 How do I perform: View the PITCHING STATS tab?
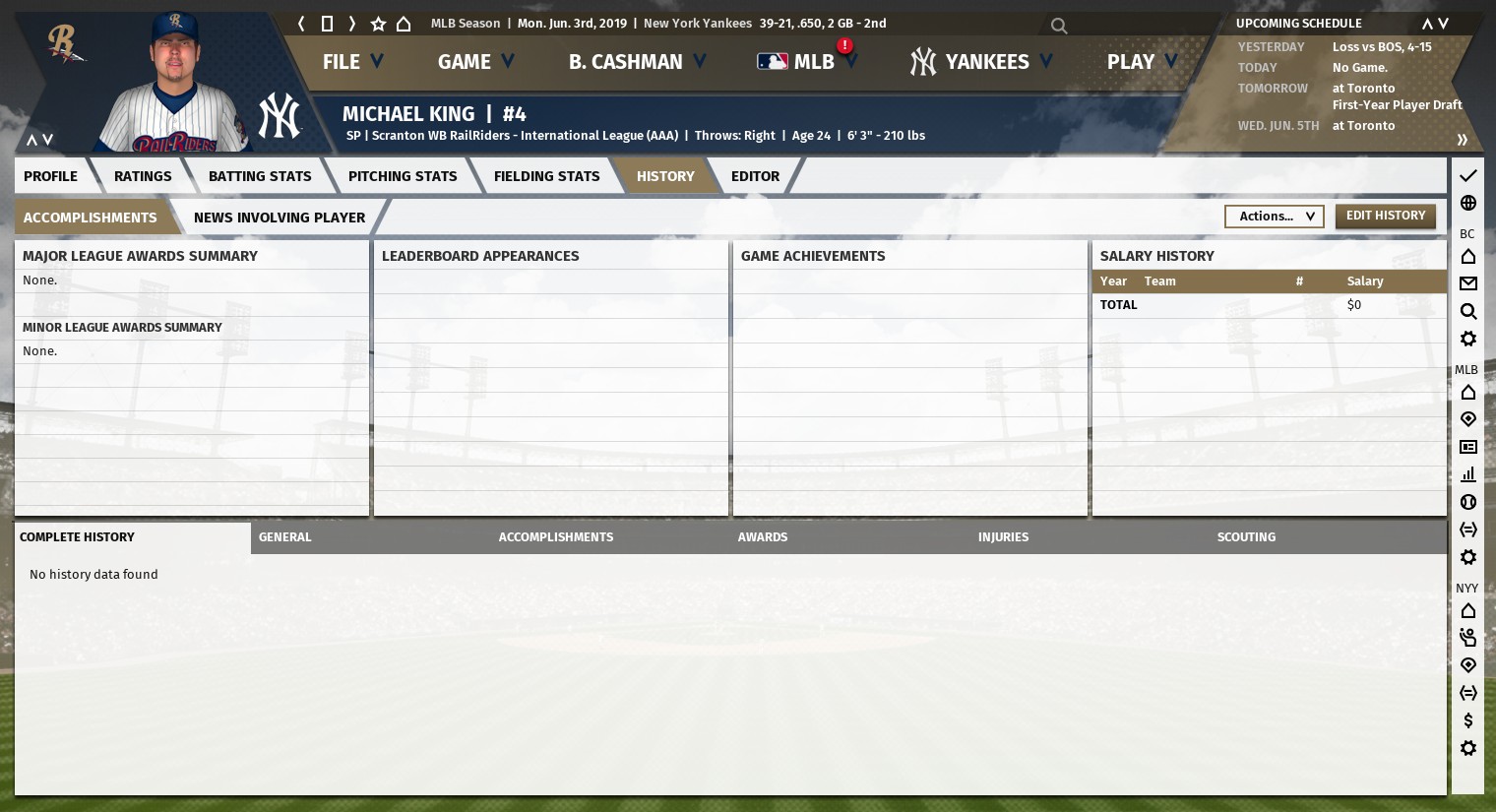pyautogui.click(x=403, y=176)
